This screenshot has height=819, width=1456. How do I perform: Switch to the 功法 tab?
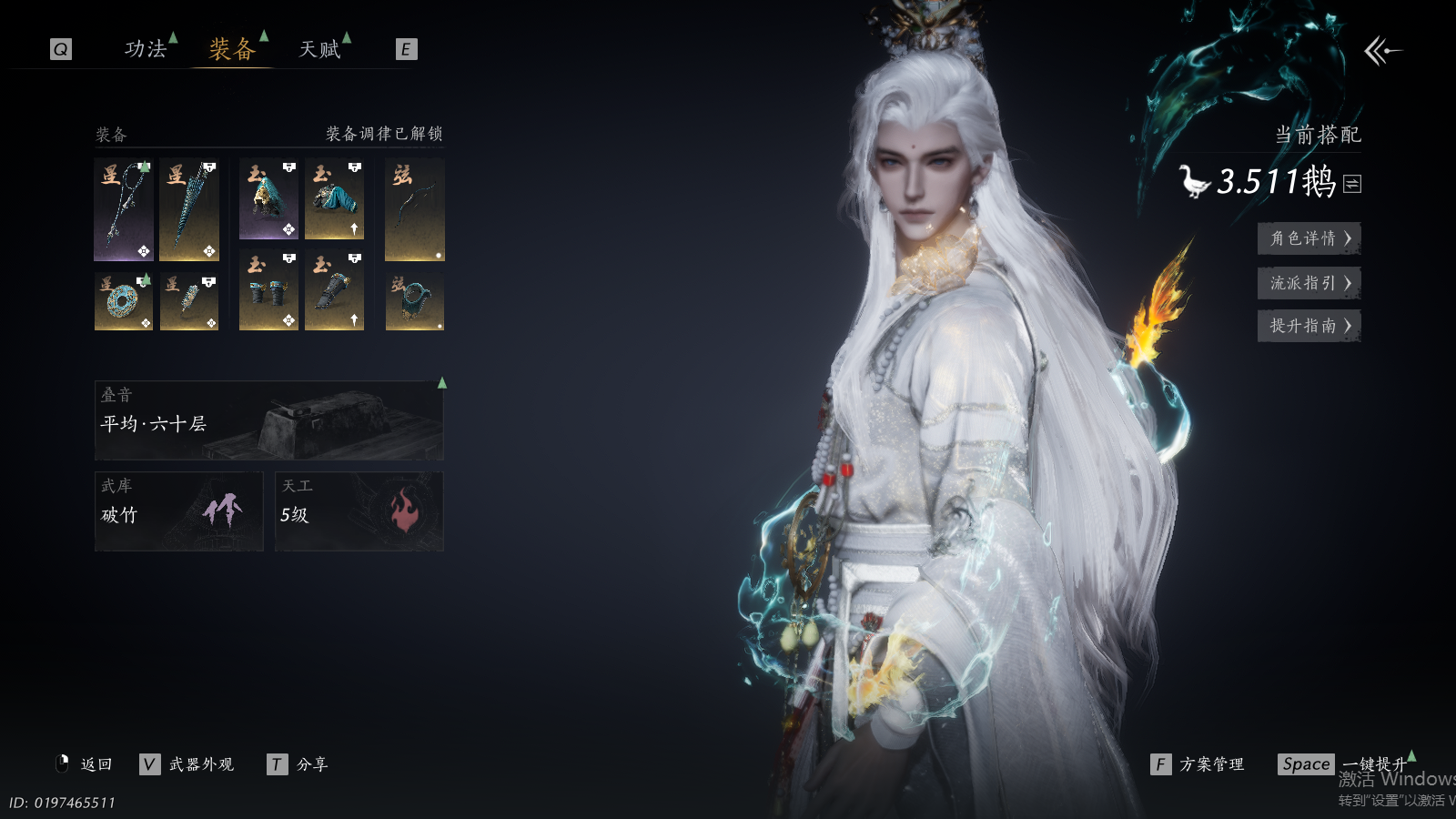146,49
